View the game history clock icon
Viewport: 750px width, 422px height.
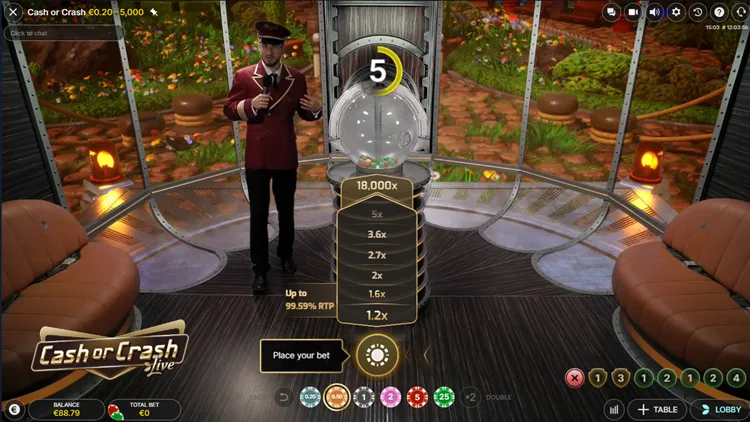(x=698, y=12)
